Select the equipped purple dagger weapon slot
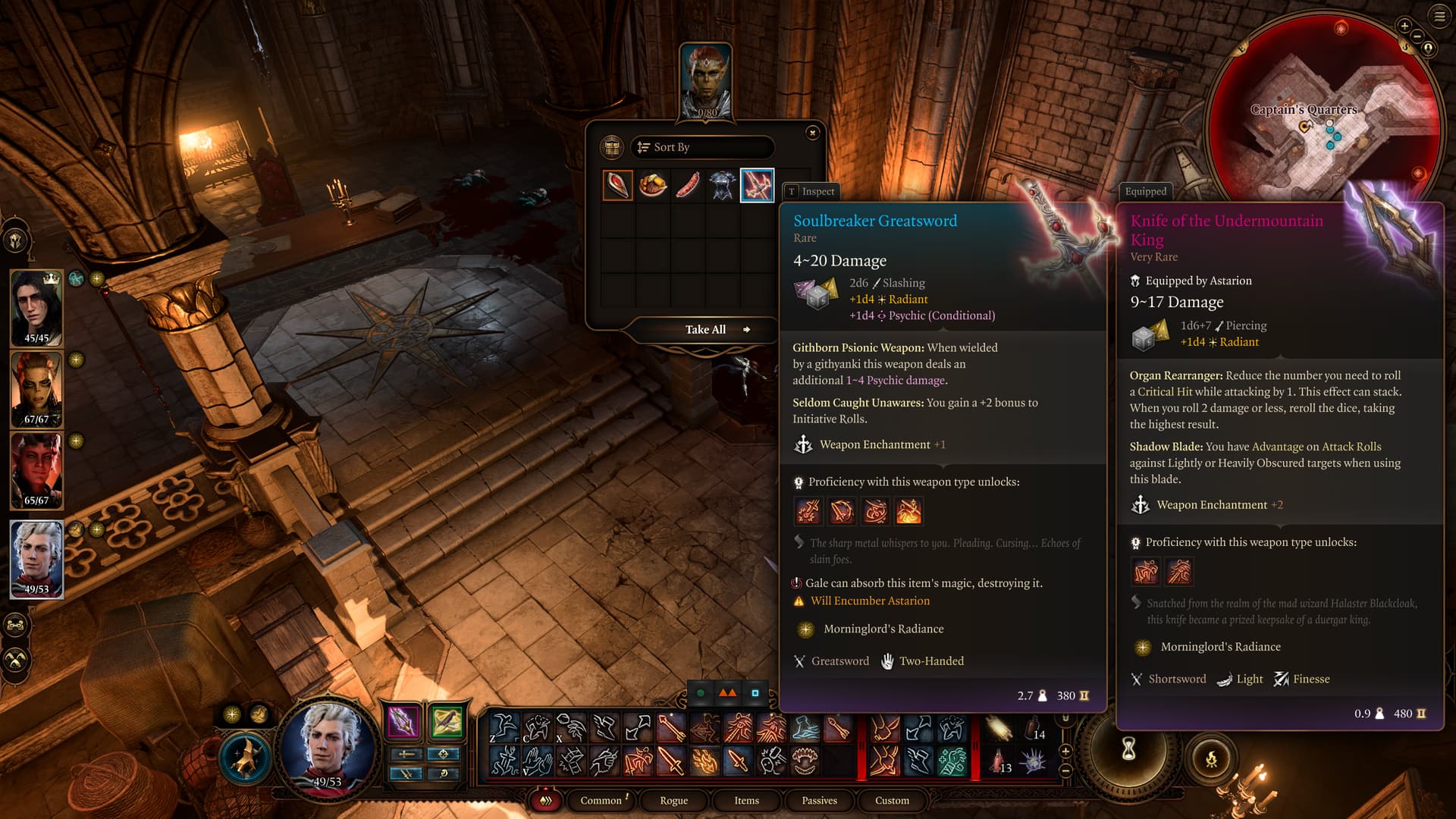Image resolution: width=1456 pixels, height=819 pixels. coord(403,721)
